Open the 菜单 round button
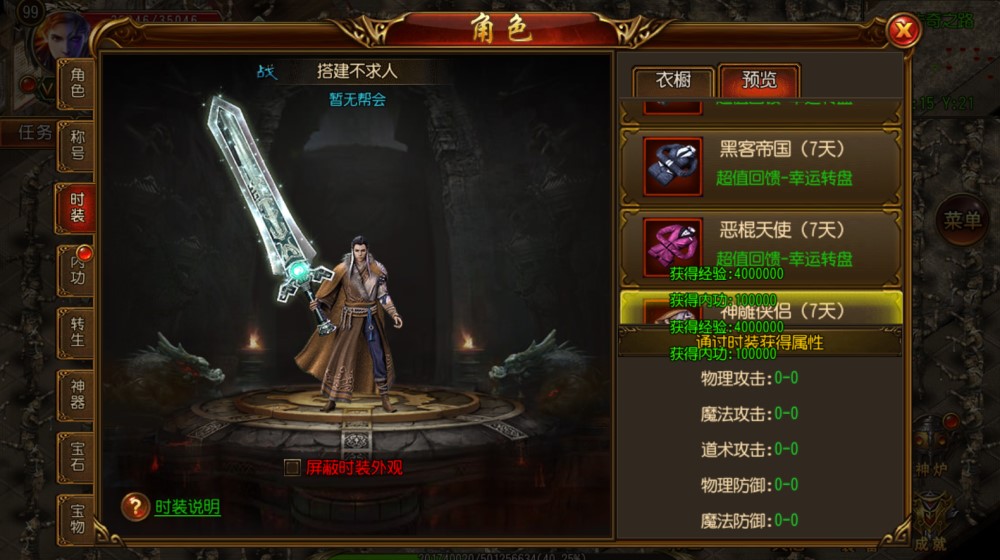The height and width of the screenshot is (560, 1000). click(962, 220)
